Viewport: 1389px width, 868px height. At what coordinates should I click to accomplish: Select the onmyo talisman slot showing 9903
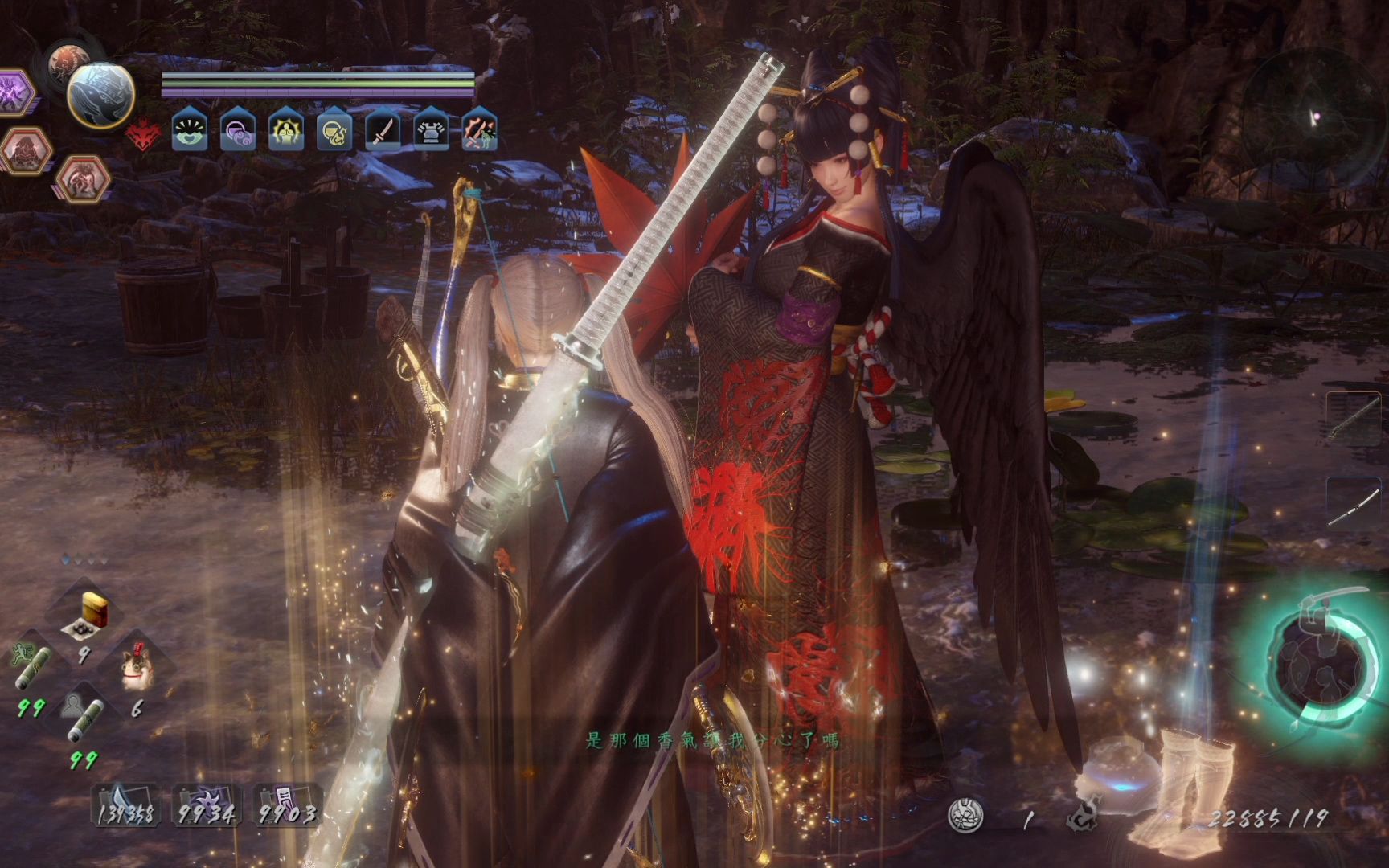[x=287, y=805]
